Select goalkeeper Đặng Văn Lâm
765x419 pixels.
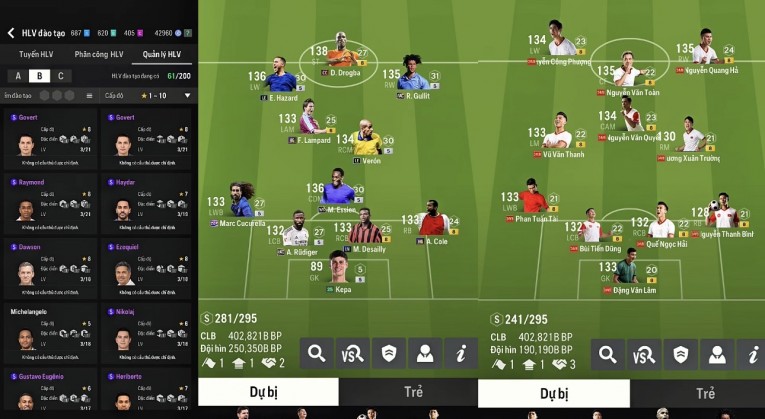tap(627, 273)
